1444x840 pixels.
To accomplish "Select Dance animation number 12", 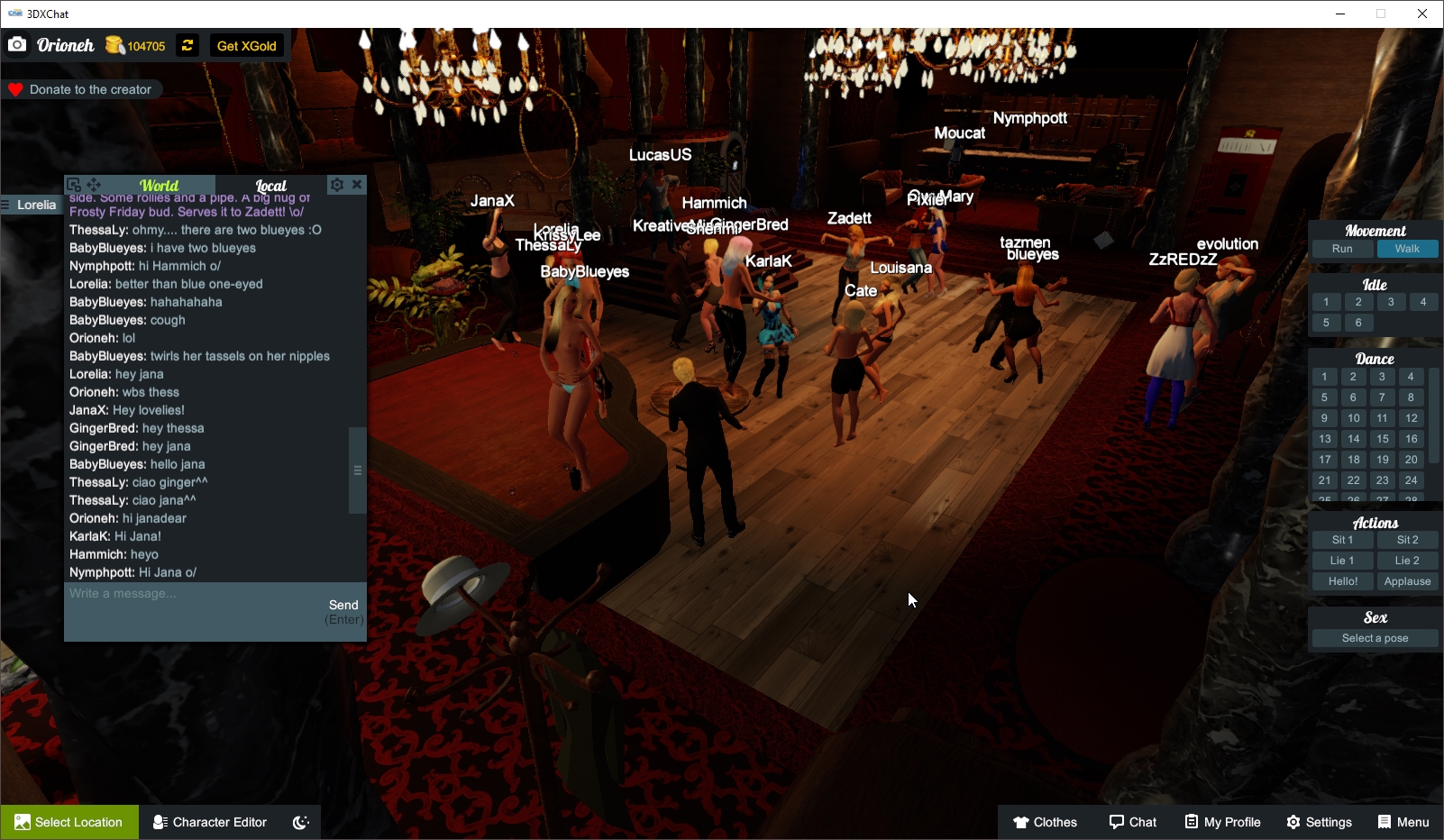I will (1410, 418).
